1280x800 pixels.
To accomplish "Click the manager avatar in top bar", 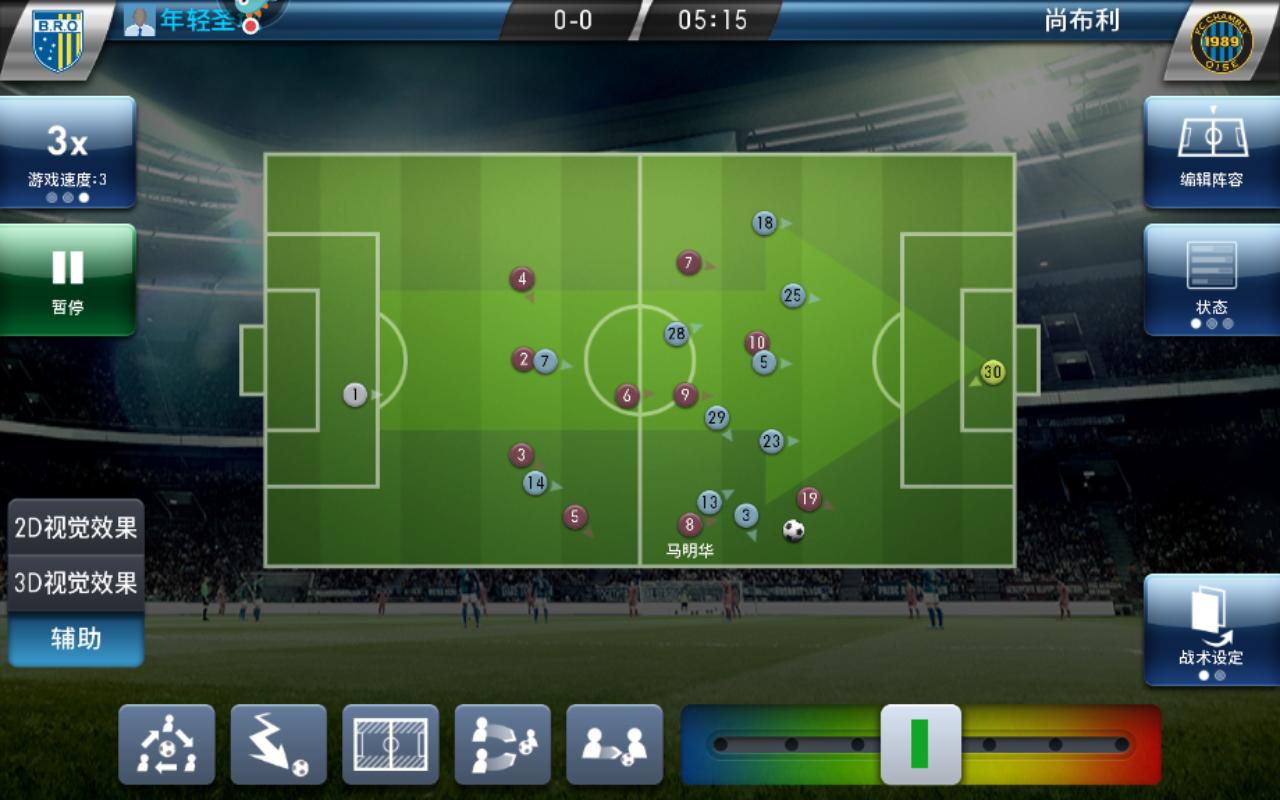I will click(140, 21).
